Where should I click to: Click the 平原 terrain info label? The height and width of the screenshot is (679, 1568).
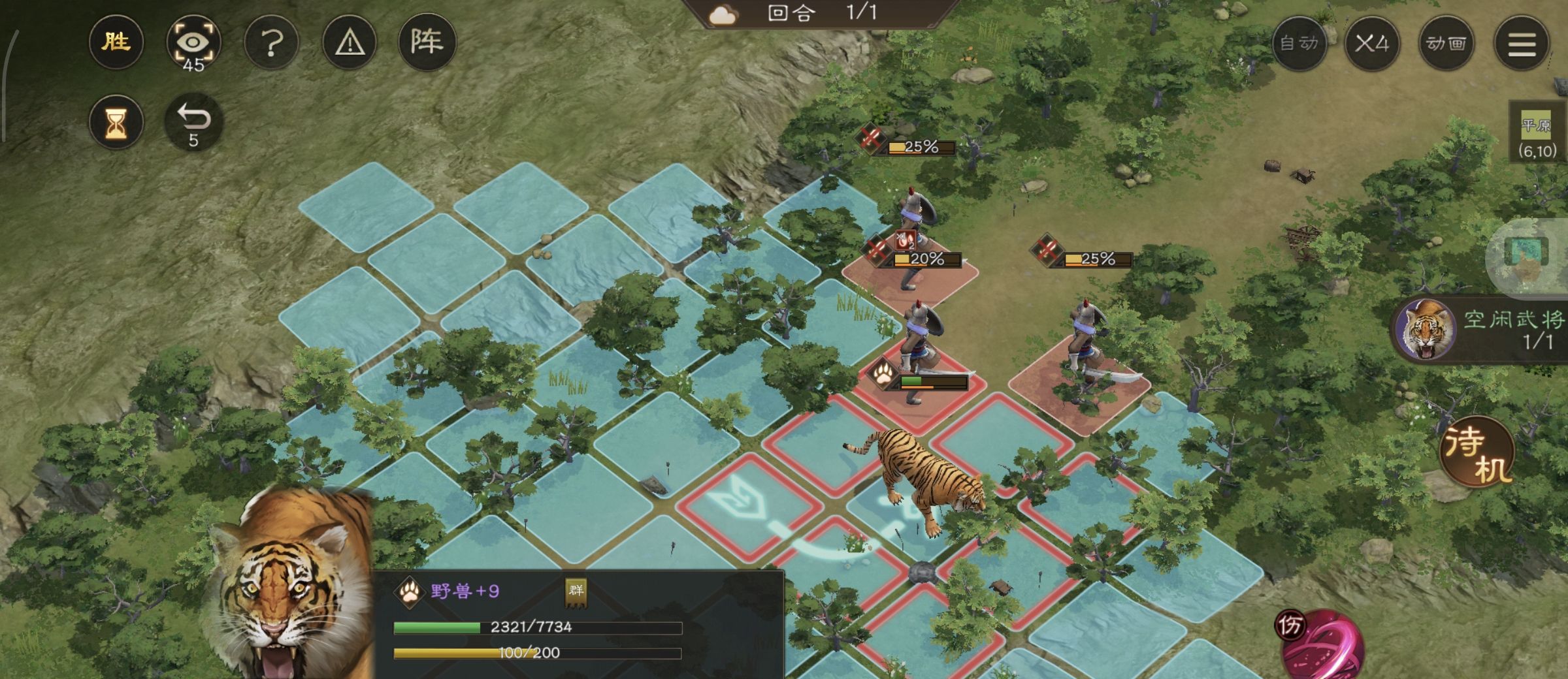pyautogui.click(x=1537, y=133)
